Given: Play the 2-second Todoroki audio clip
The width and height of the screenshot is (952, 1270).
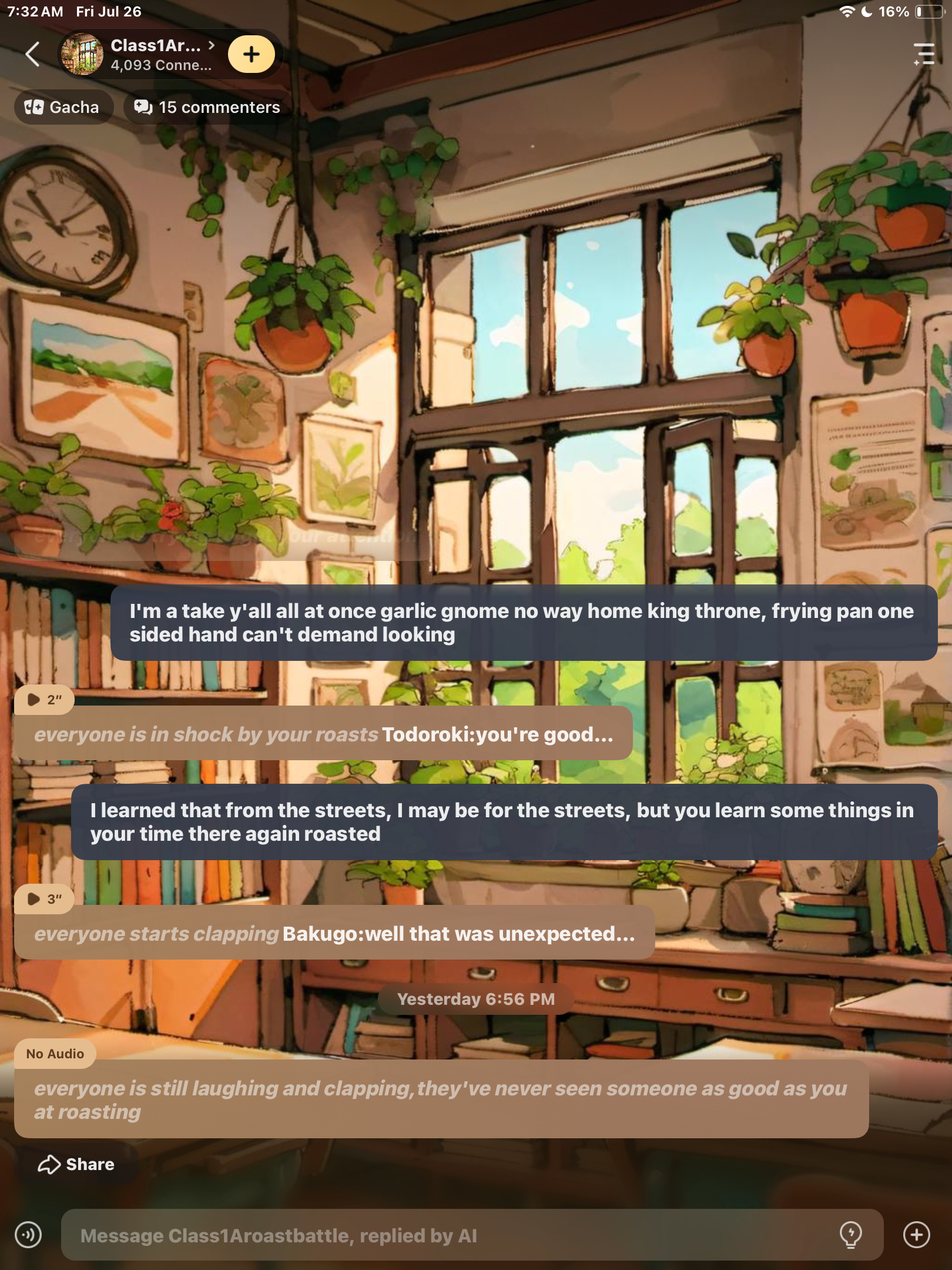Looking at the screenshot, I should coord(44,699).
